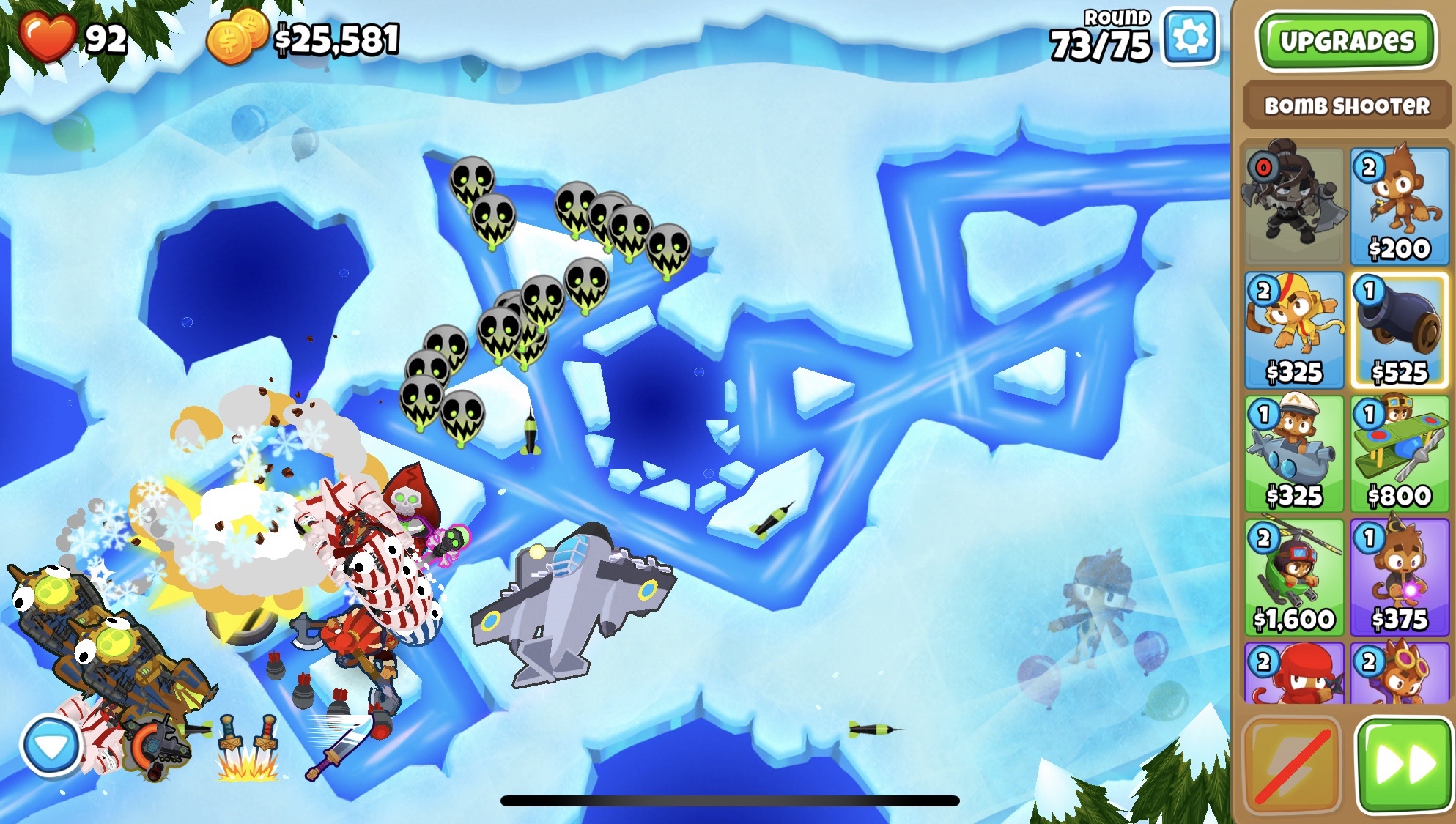Toggle the green fast-forward button
This screenshot has width=1456, height=824.
point(1404,765)
